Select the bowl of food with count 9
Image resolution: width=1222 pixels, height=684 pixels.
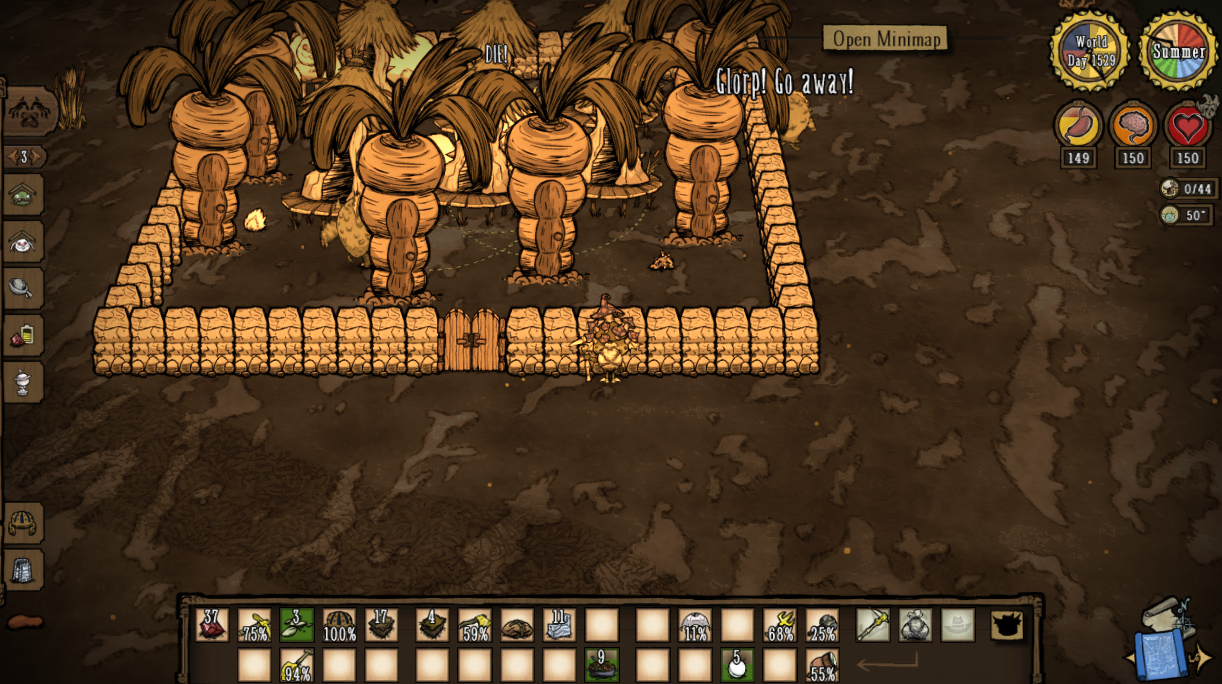point(601,665)
